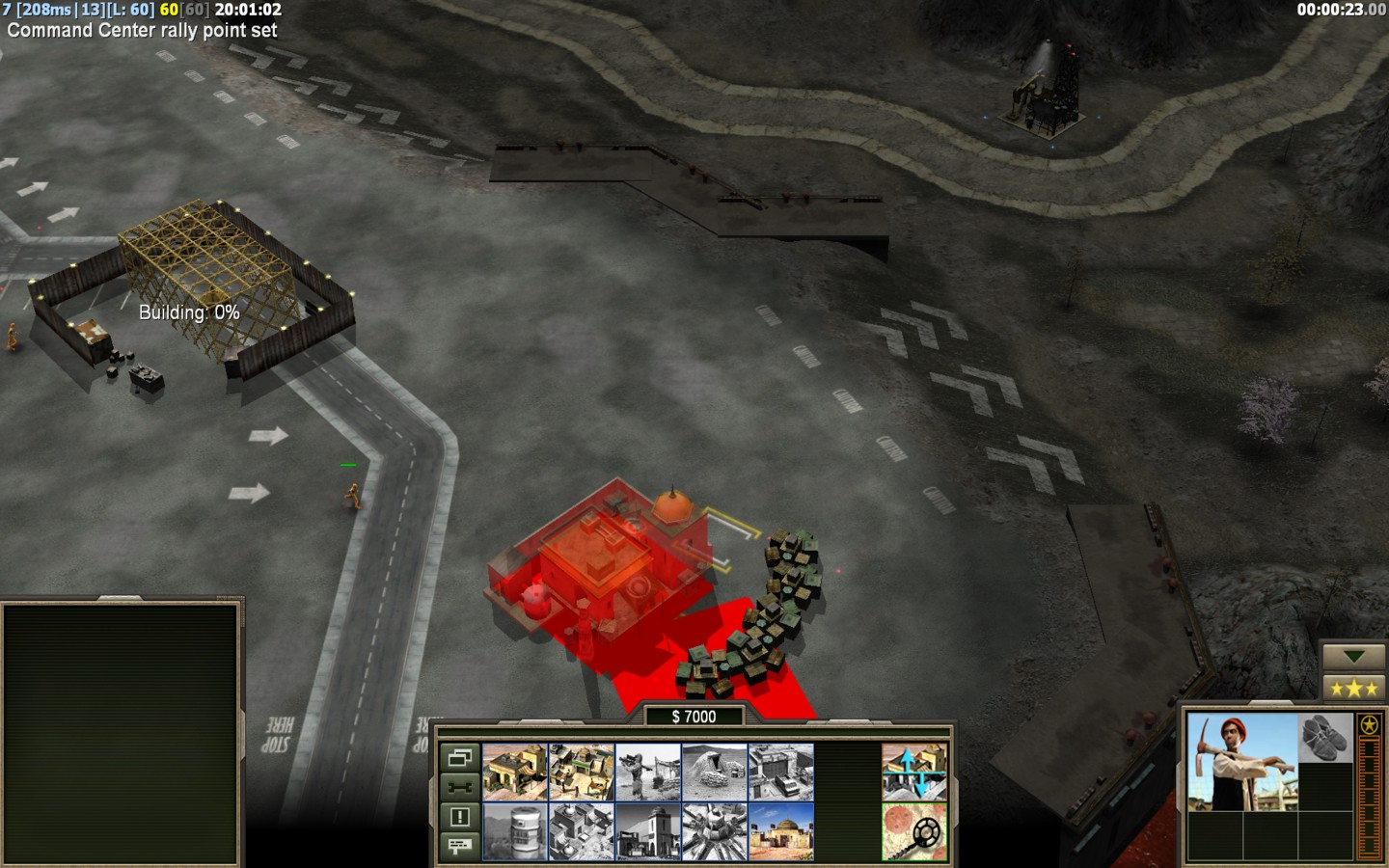Click the worker unit portrait

pyautogui.click(x=1242, y=762)
